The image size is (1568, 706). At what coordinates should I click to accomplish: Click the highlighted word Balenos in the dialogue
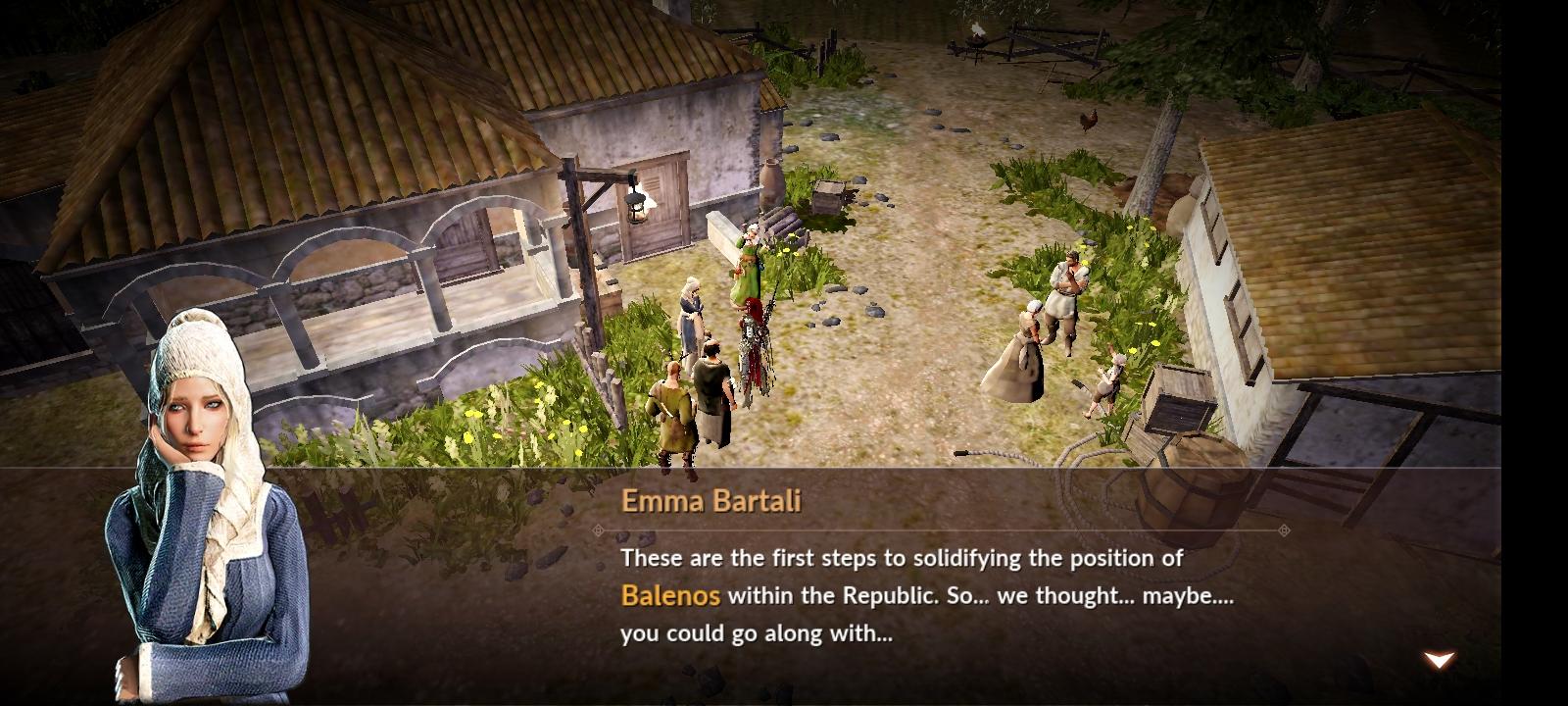point(671,595)
